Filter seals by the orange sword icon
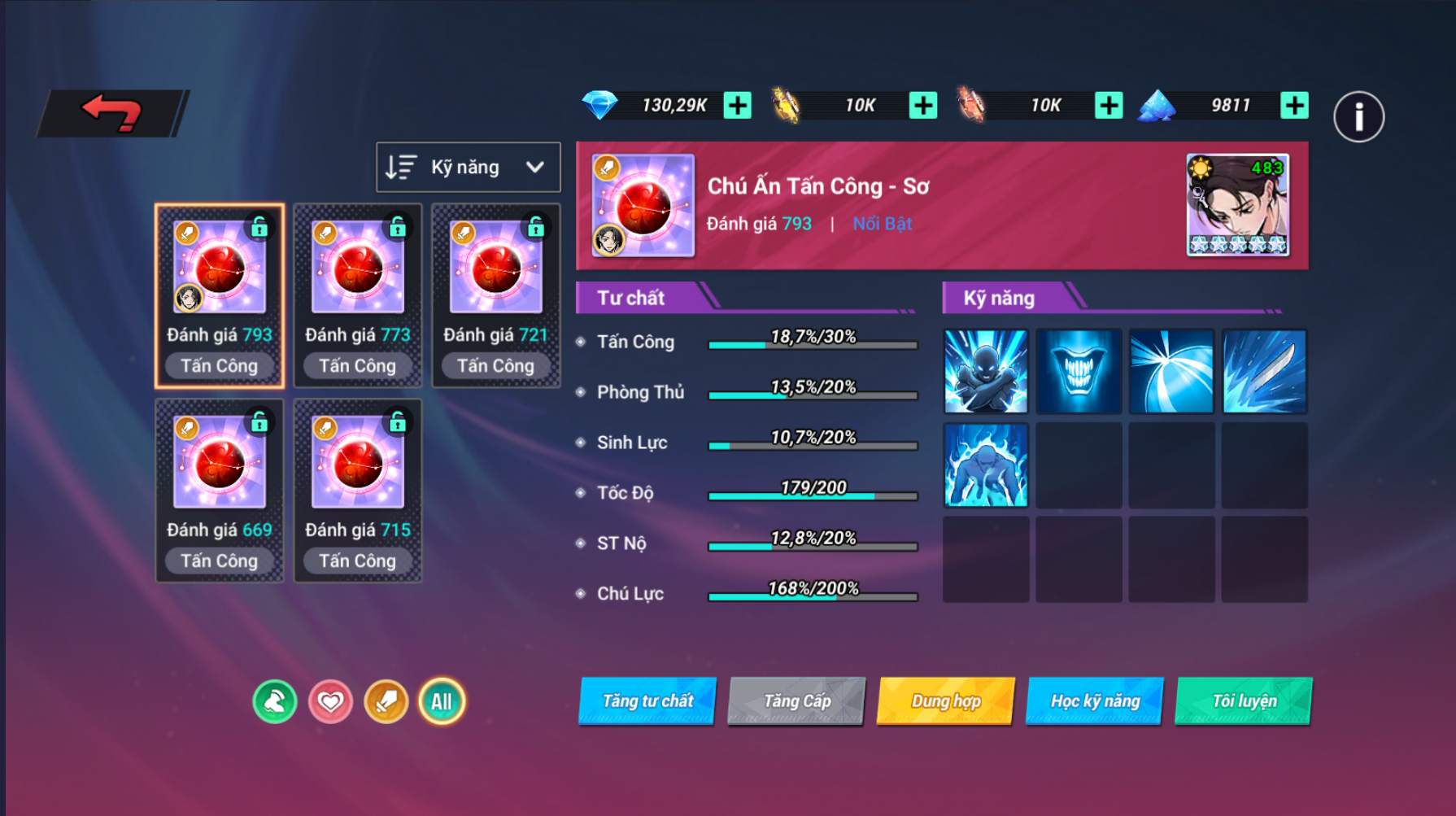The image size is (1456, 816). [386, 701]
